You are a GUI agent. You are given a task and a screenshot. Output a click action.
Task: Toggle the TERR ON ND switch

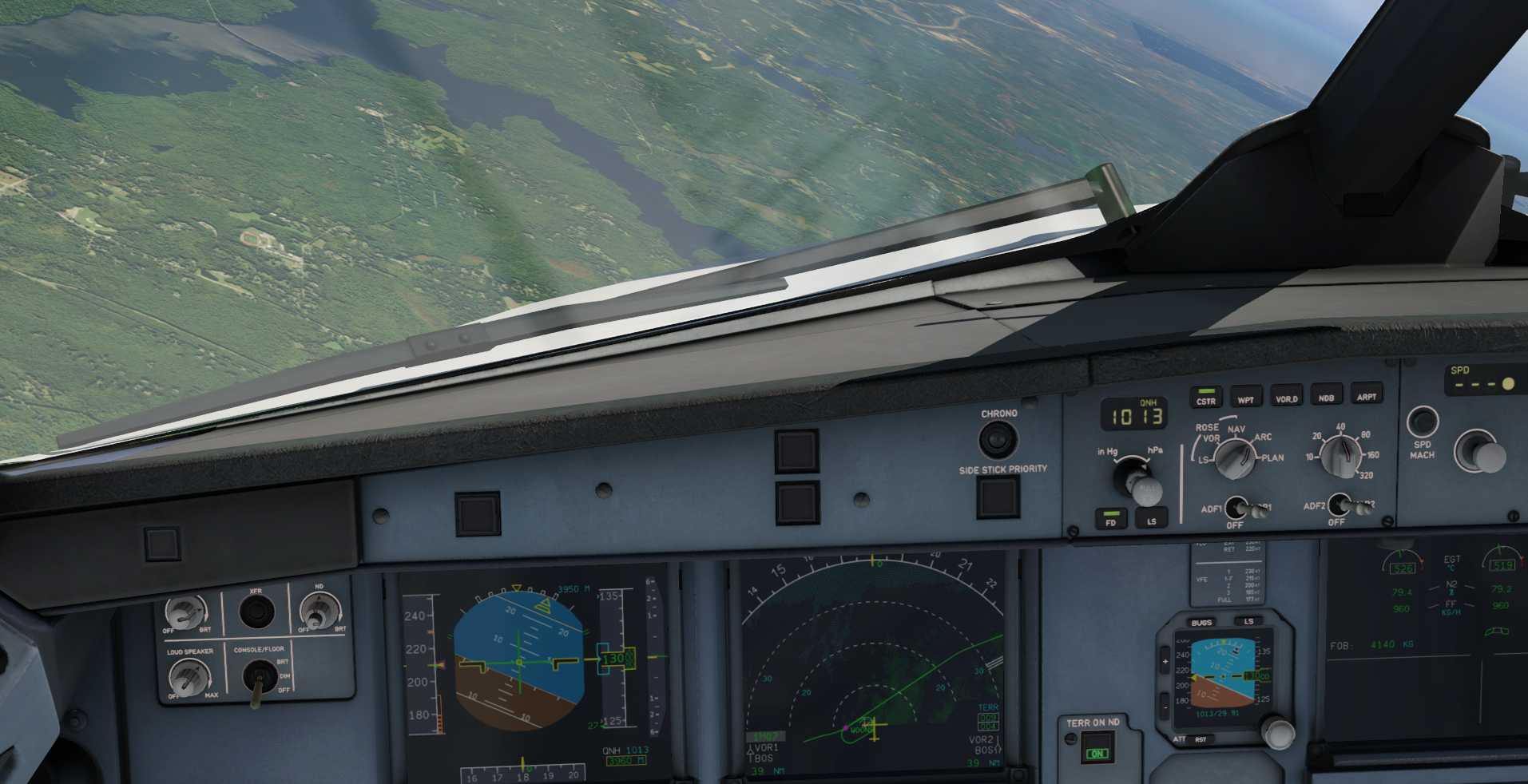point(1097,751)
